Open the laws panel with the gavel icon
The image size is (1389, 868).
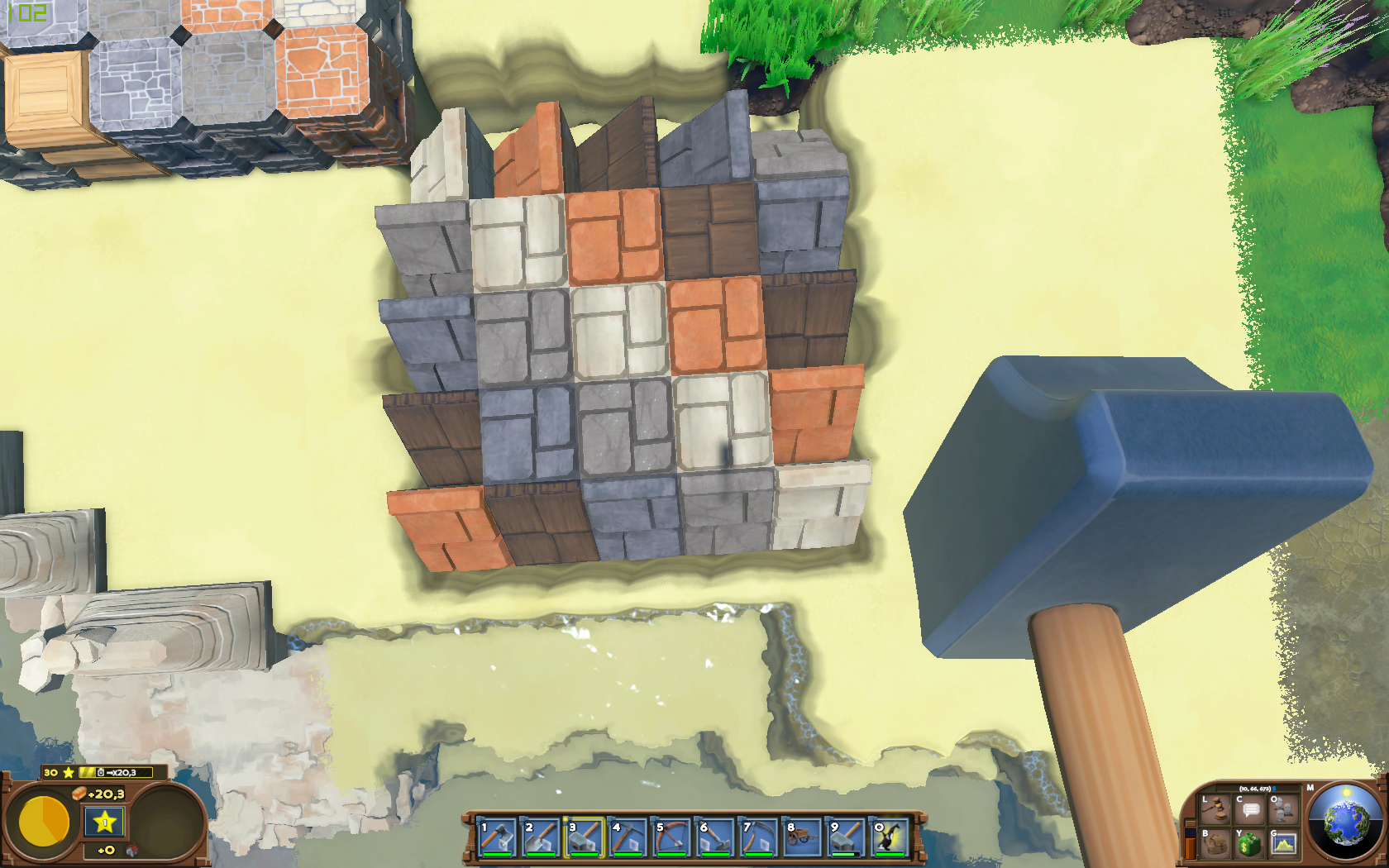(1215, 809)
